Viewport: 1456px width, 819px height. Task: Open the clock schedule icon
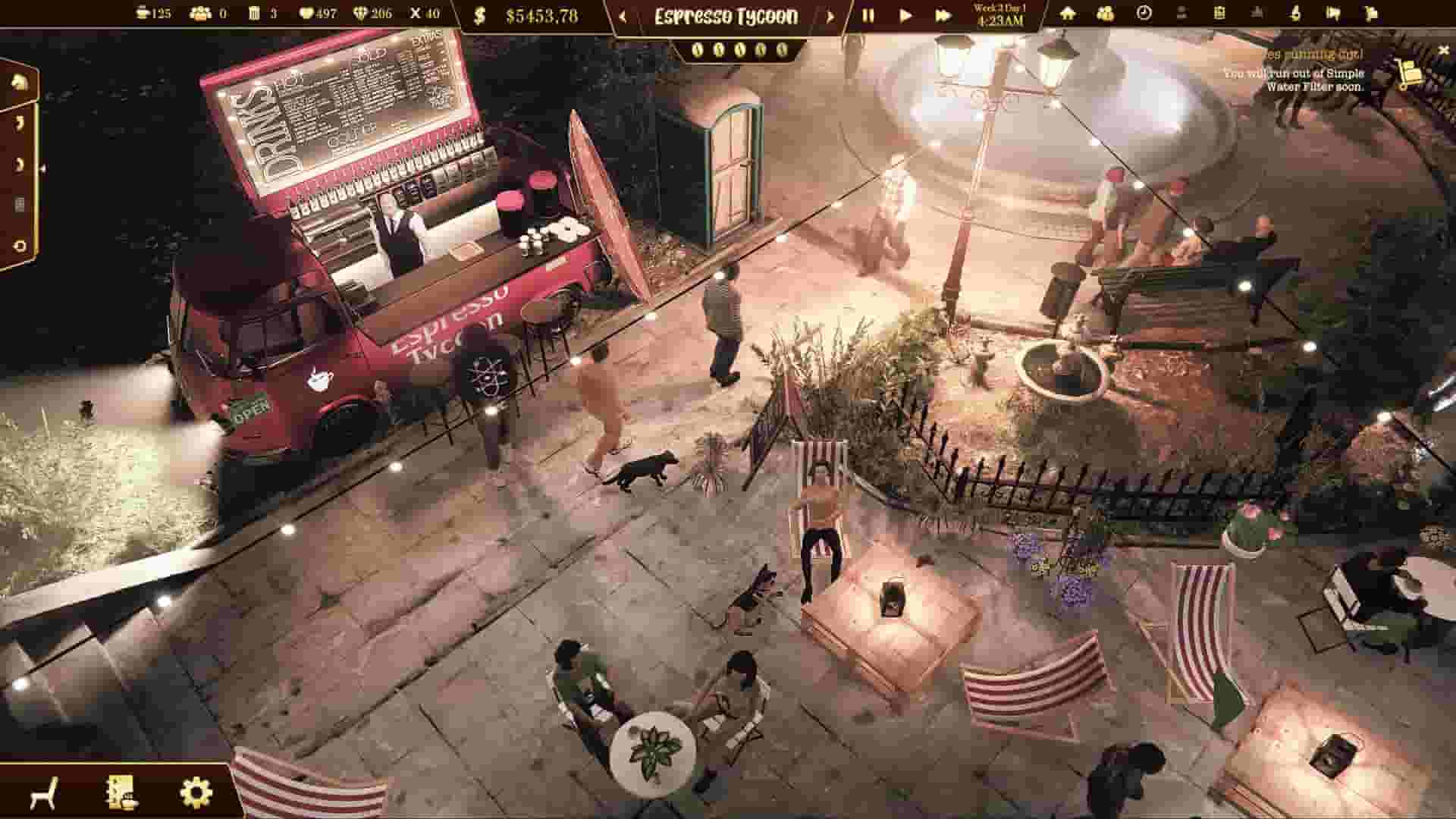1144,14
